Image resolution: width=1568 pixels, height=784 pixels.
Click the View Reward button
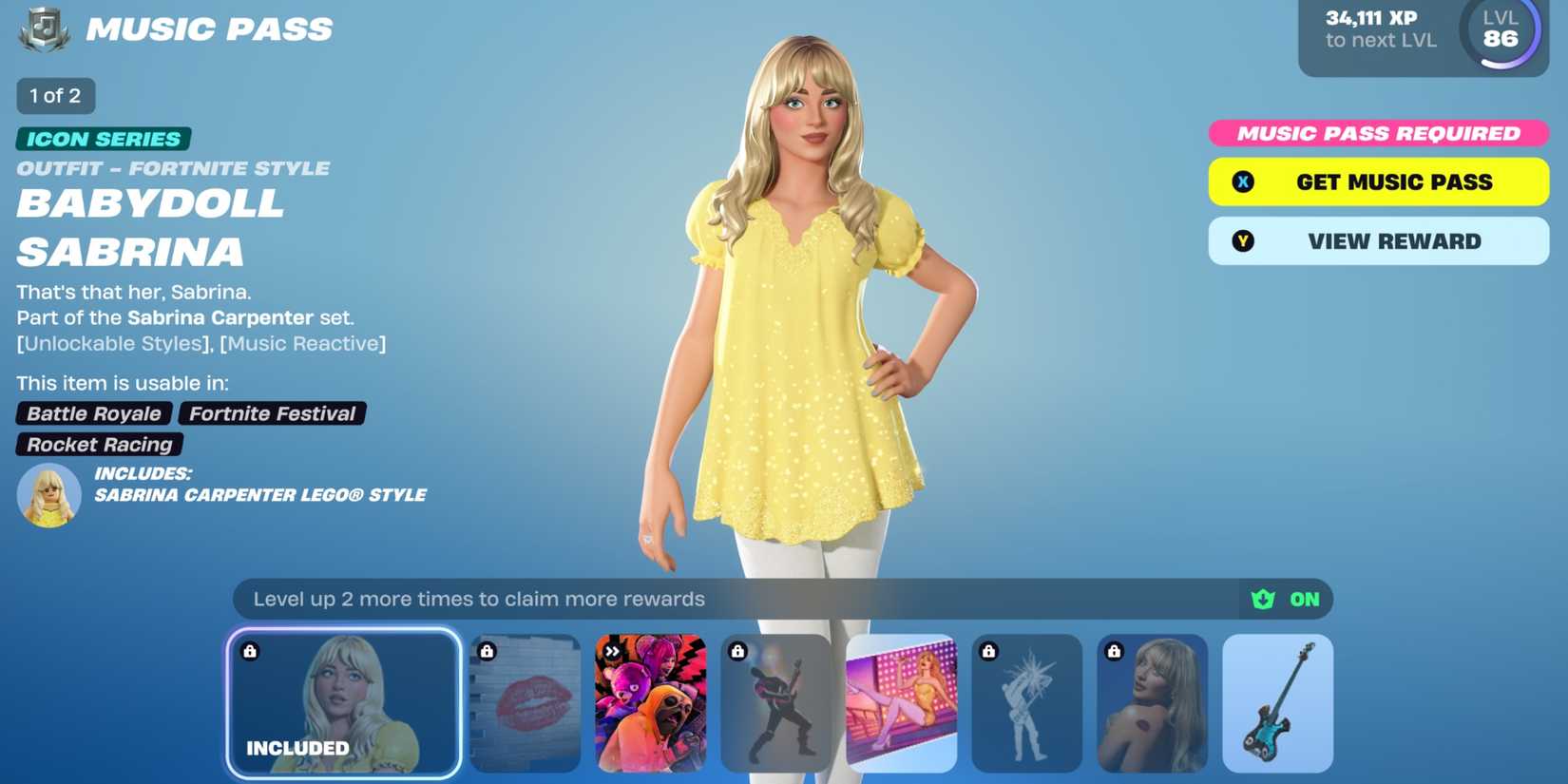pyautogui.click(x=1378, y=240)
